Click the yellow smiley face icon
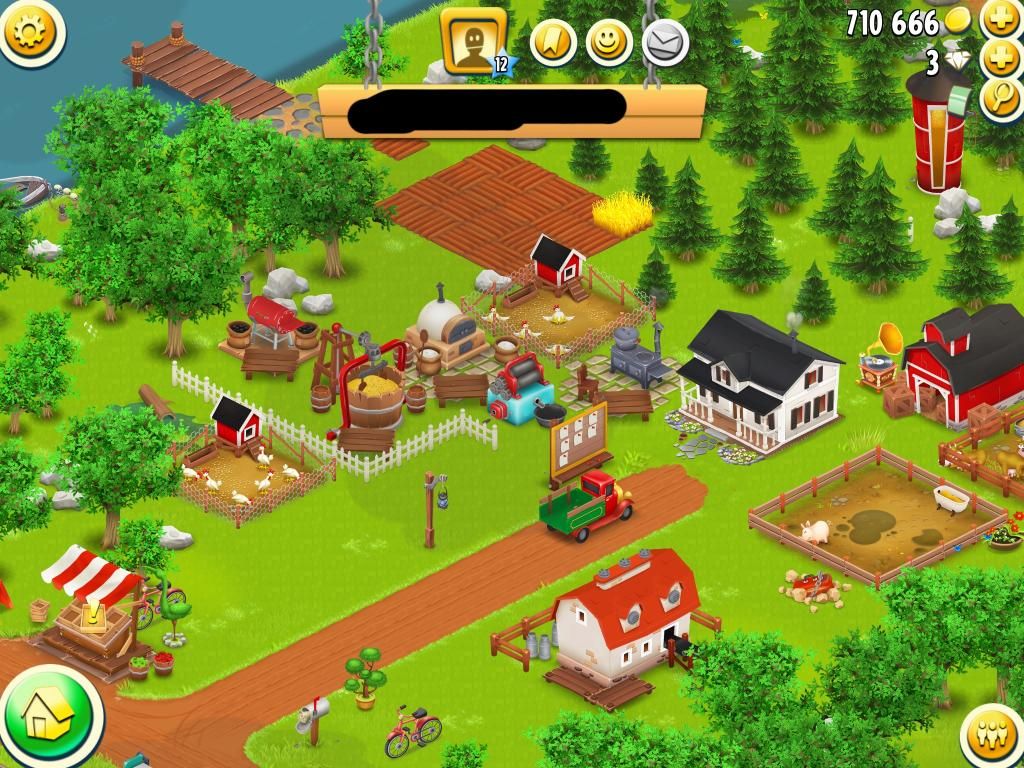Viewport: 1024px width, 768px height. [x=608, y=42]
